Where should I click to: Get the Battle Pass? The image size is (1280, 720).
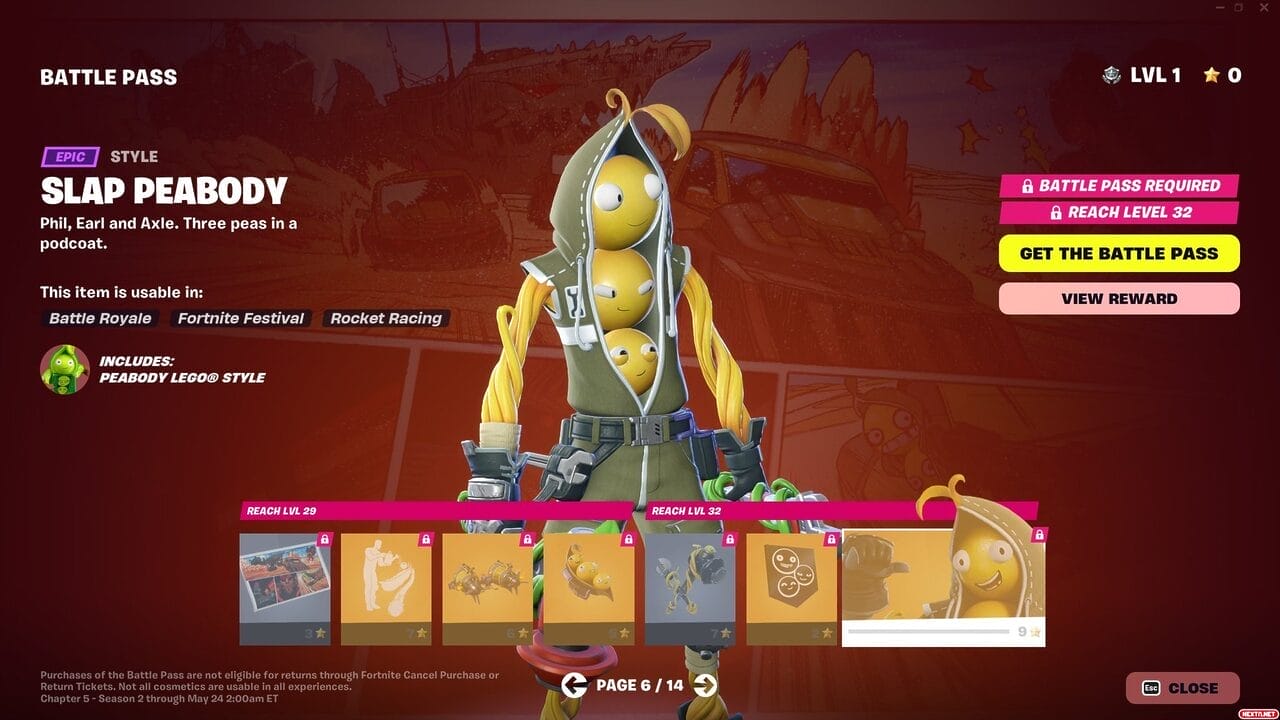pos(1119,253)
